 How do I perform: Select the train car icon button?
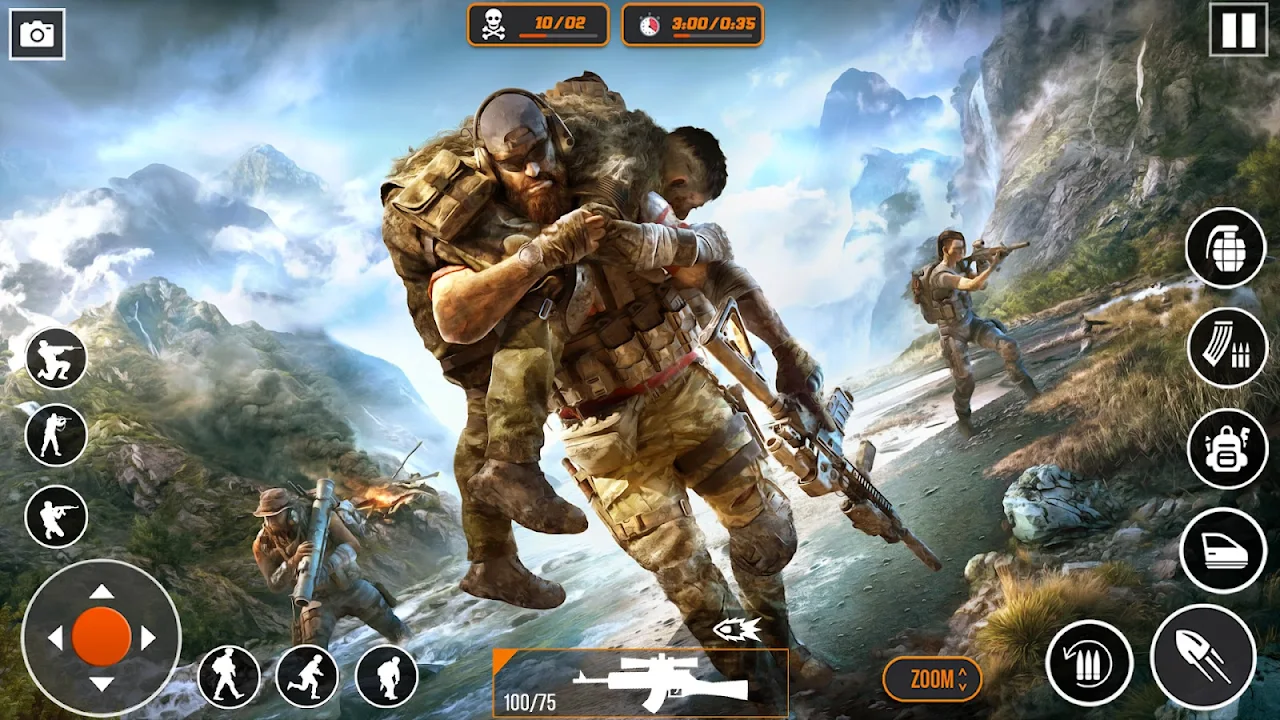click(1223, 550)
